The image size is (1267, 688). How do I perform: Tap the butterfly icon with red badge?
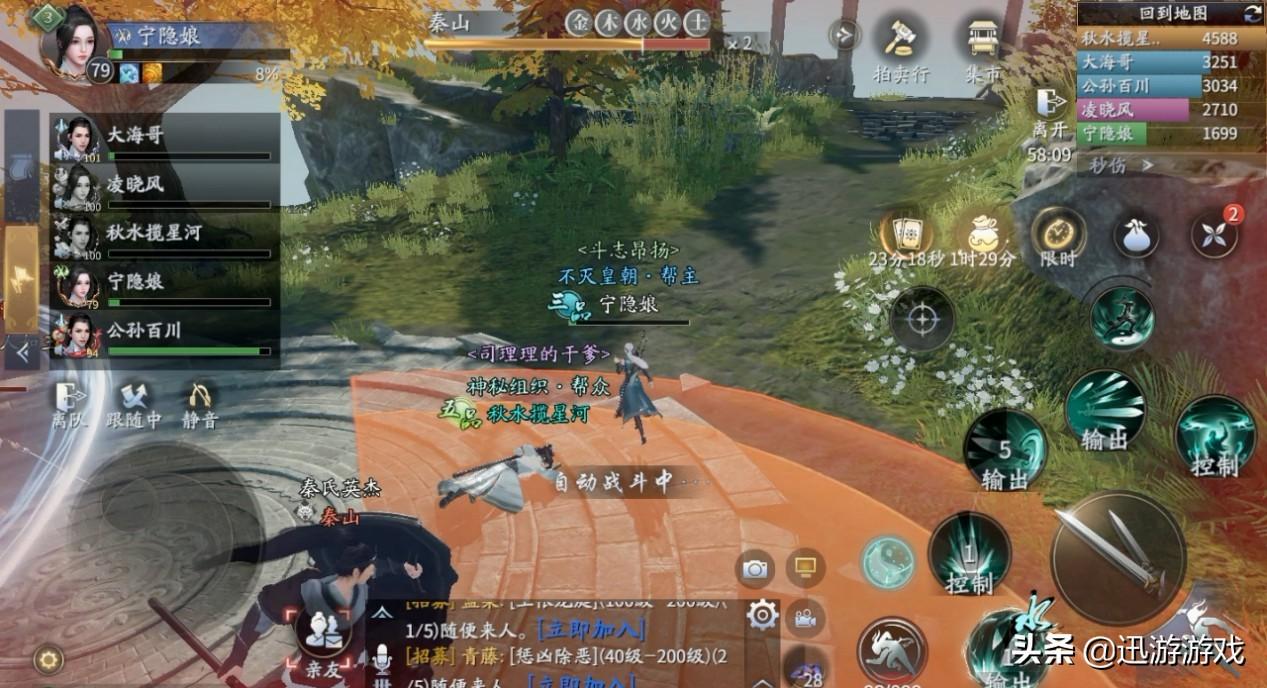click(x=1213, y=235)
